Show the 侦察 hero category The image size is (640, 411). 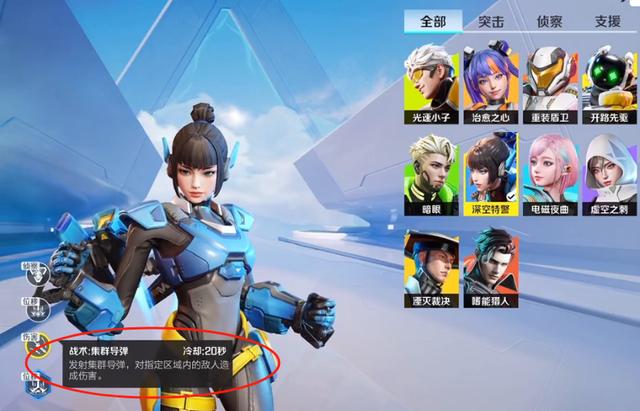coord(549,21)
